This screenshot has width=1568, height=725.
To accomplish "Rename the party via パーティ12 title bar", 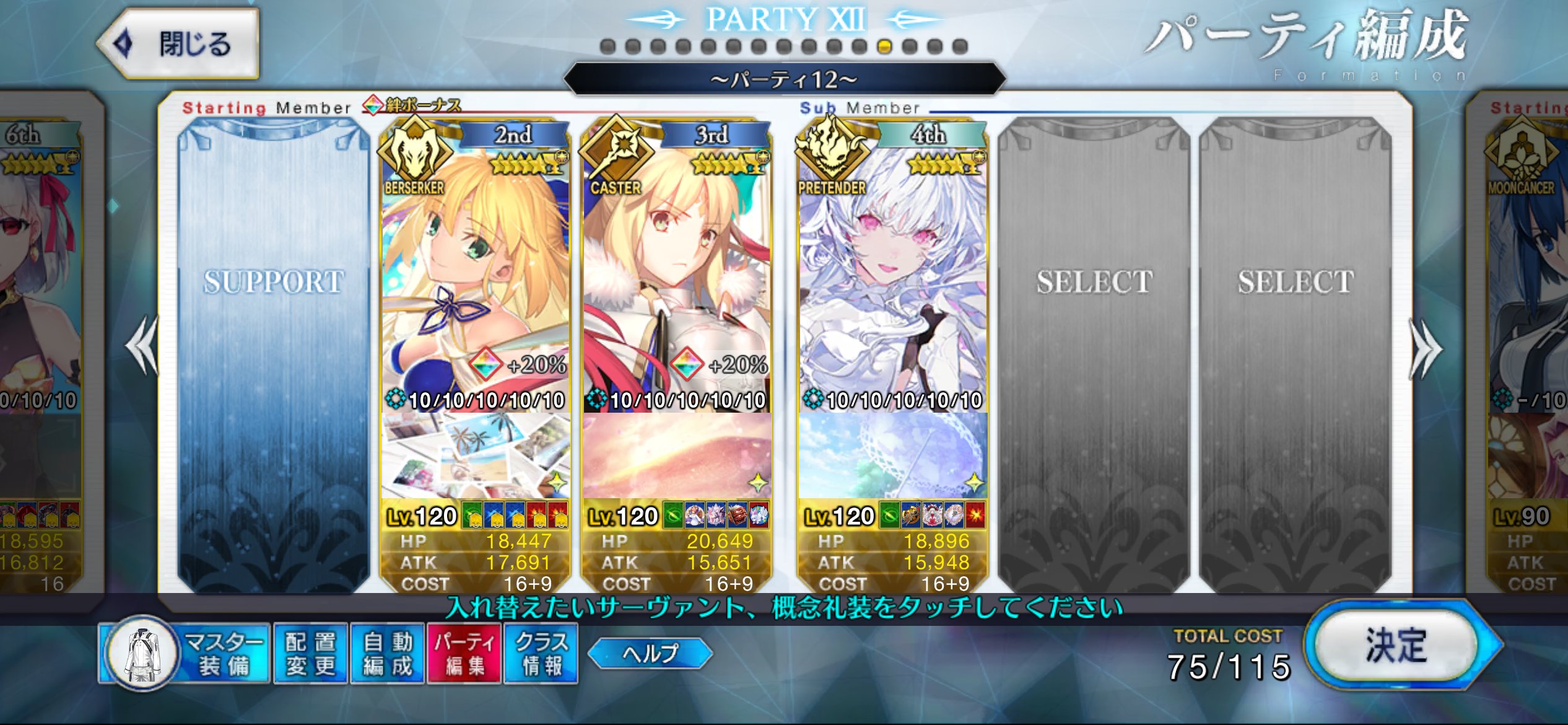I will (x=784, y=79).
